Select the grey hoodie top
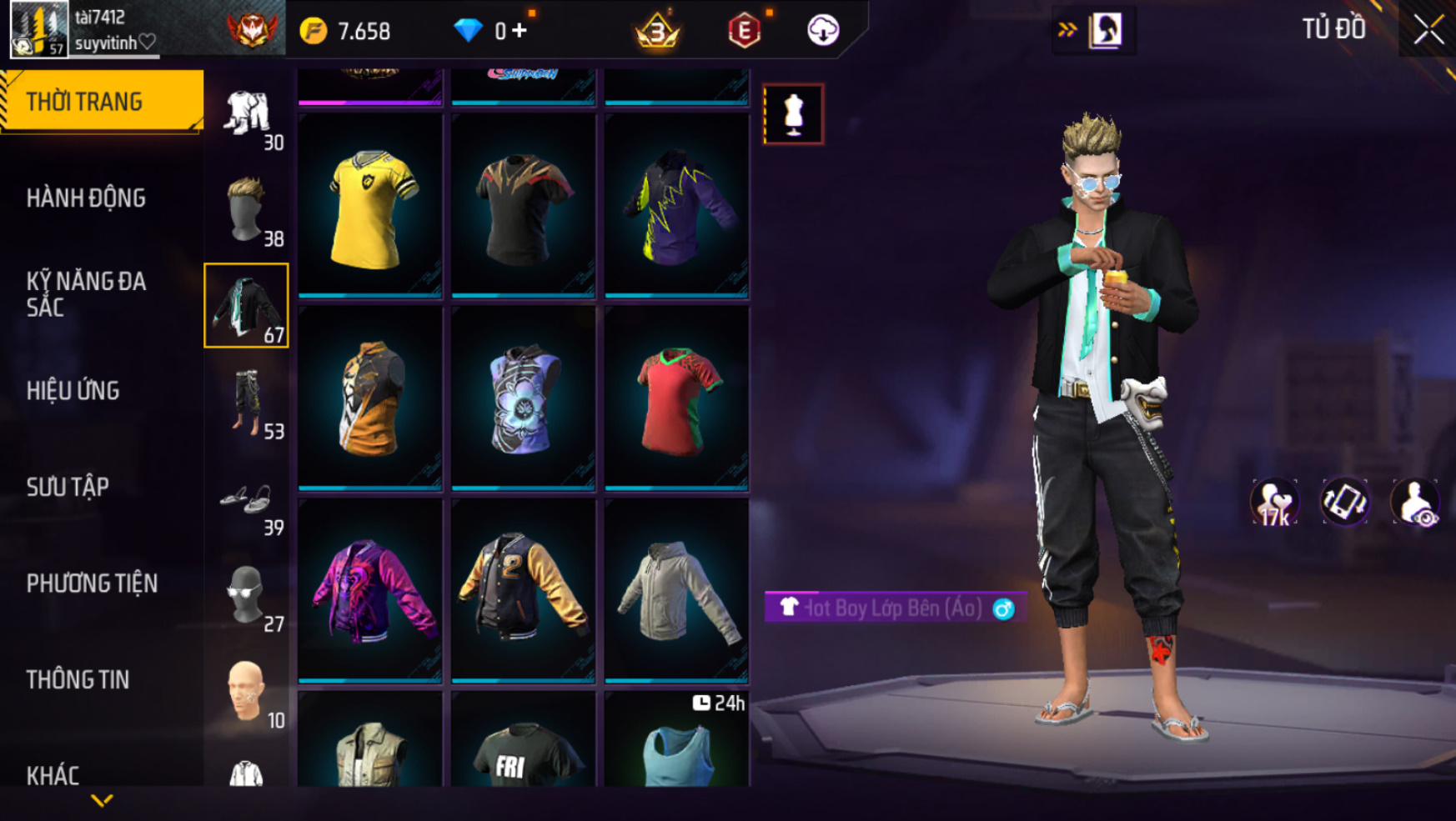This screenshot has width=1456, height=821. 676,591
